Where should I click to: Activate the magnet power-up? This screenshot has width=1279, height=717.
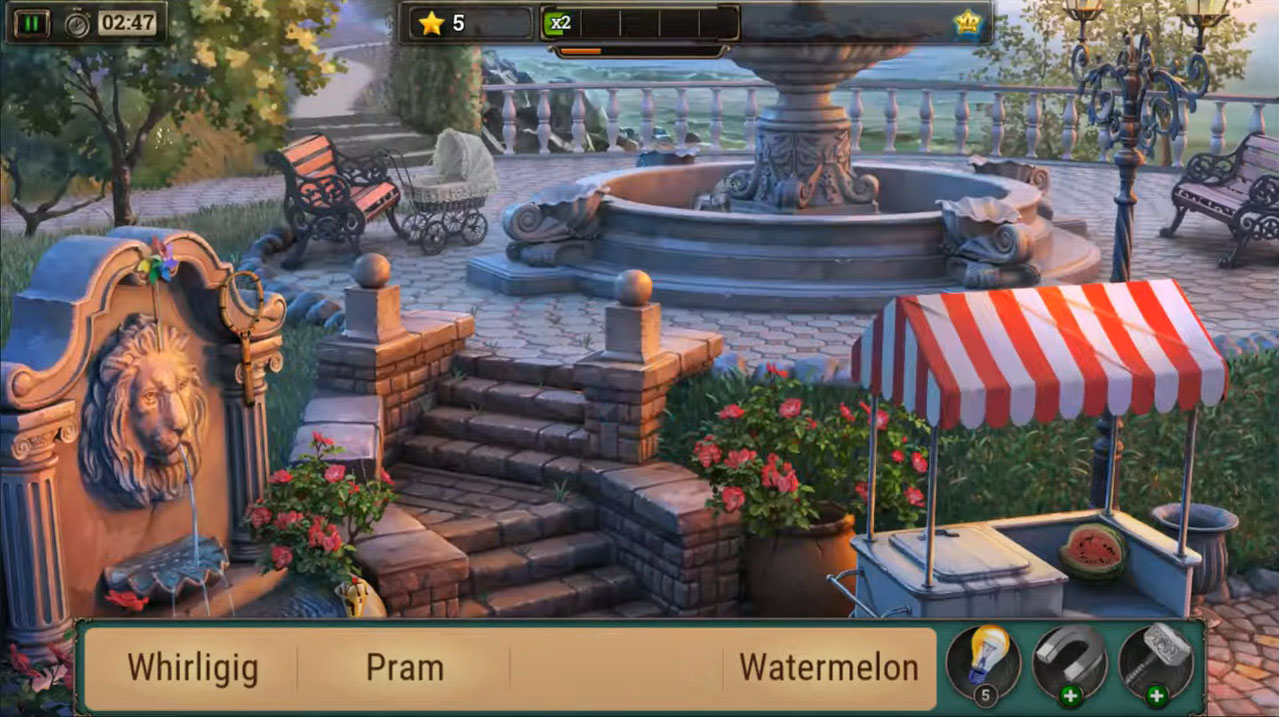1069,661
